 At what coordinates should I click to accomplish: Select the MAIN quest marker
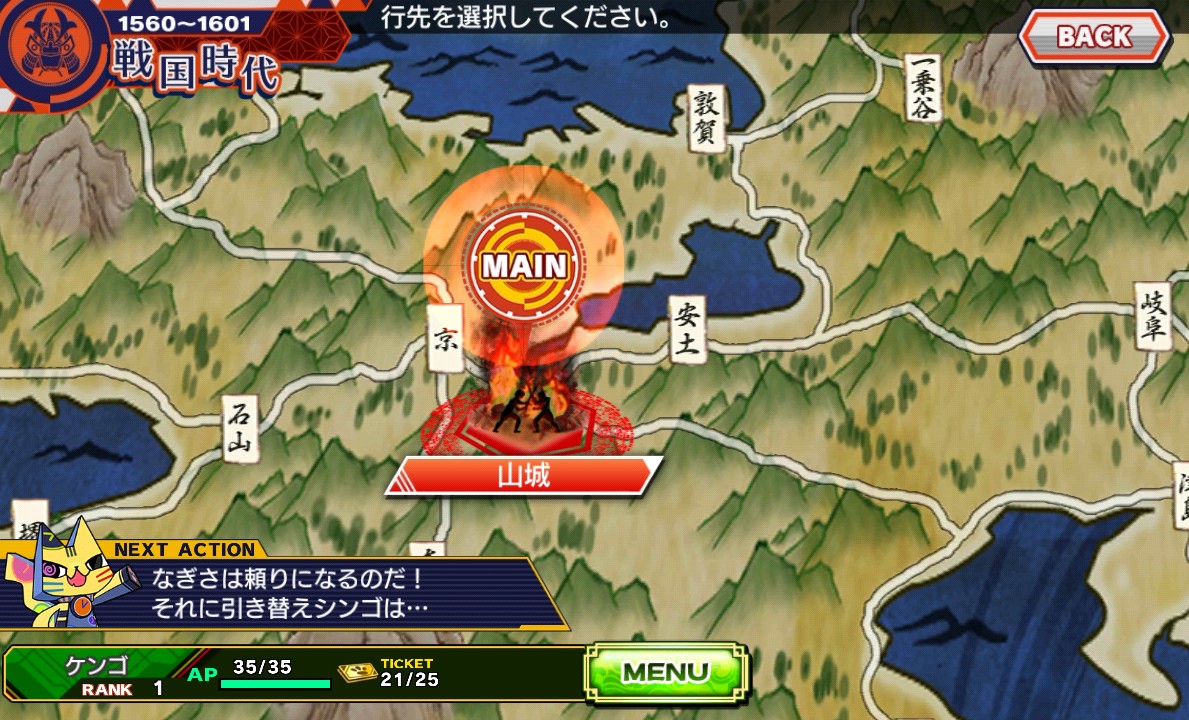pyautogui.click(x=524, y=266)
